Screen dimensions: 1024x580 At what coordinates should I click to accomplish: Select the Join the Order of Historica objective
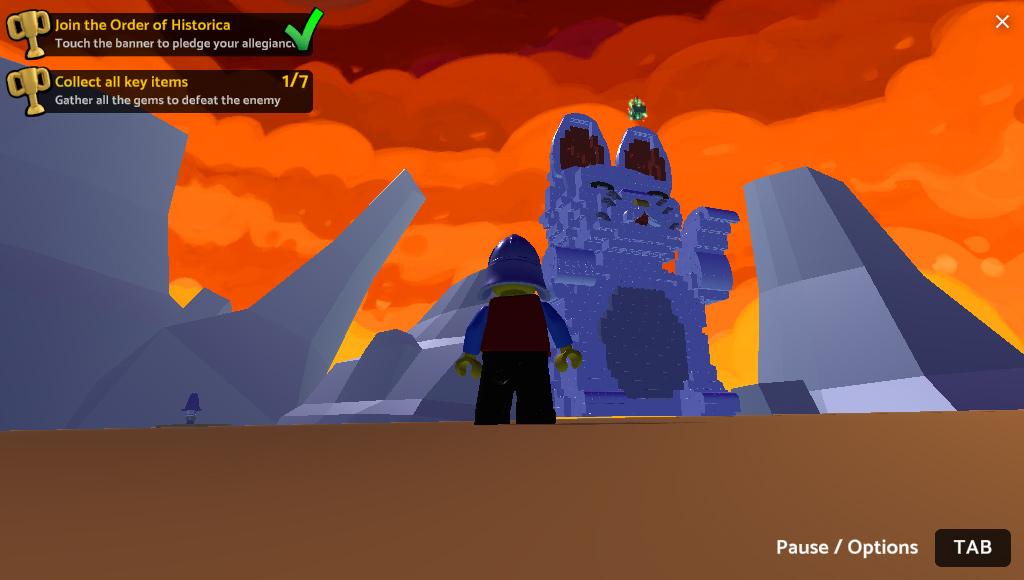tap(160, 34)
